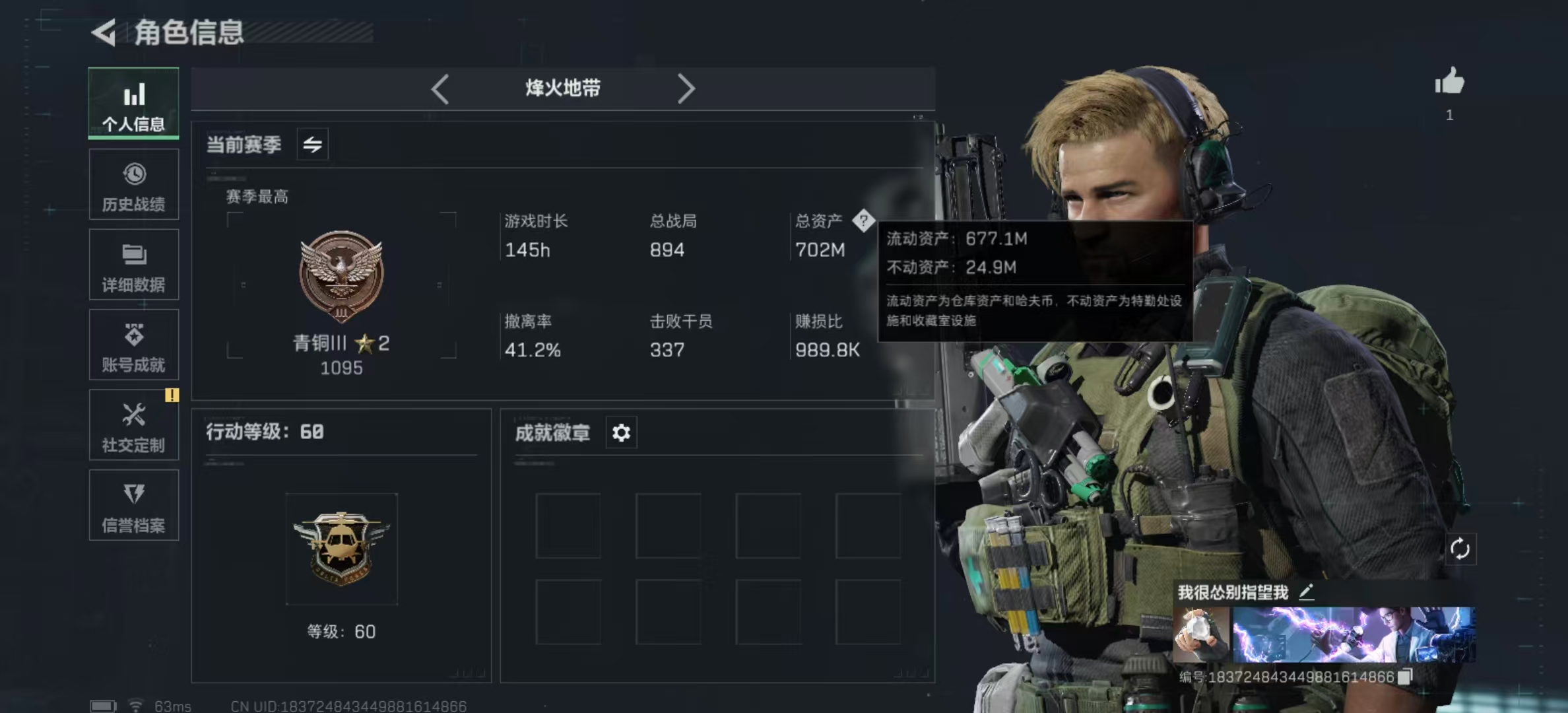Click the level 60 helicopter badge
The height and width of the screenshot is (713, 1568).
point(341,549)
